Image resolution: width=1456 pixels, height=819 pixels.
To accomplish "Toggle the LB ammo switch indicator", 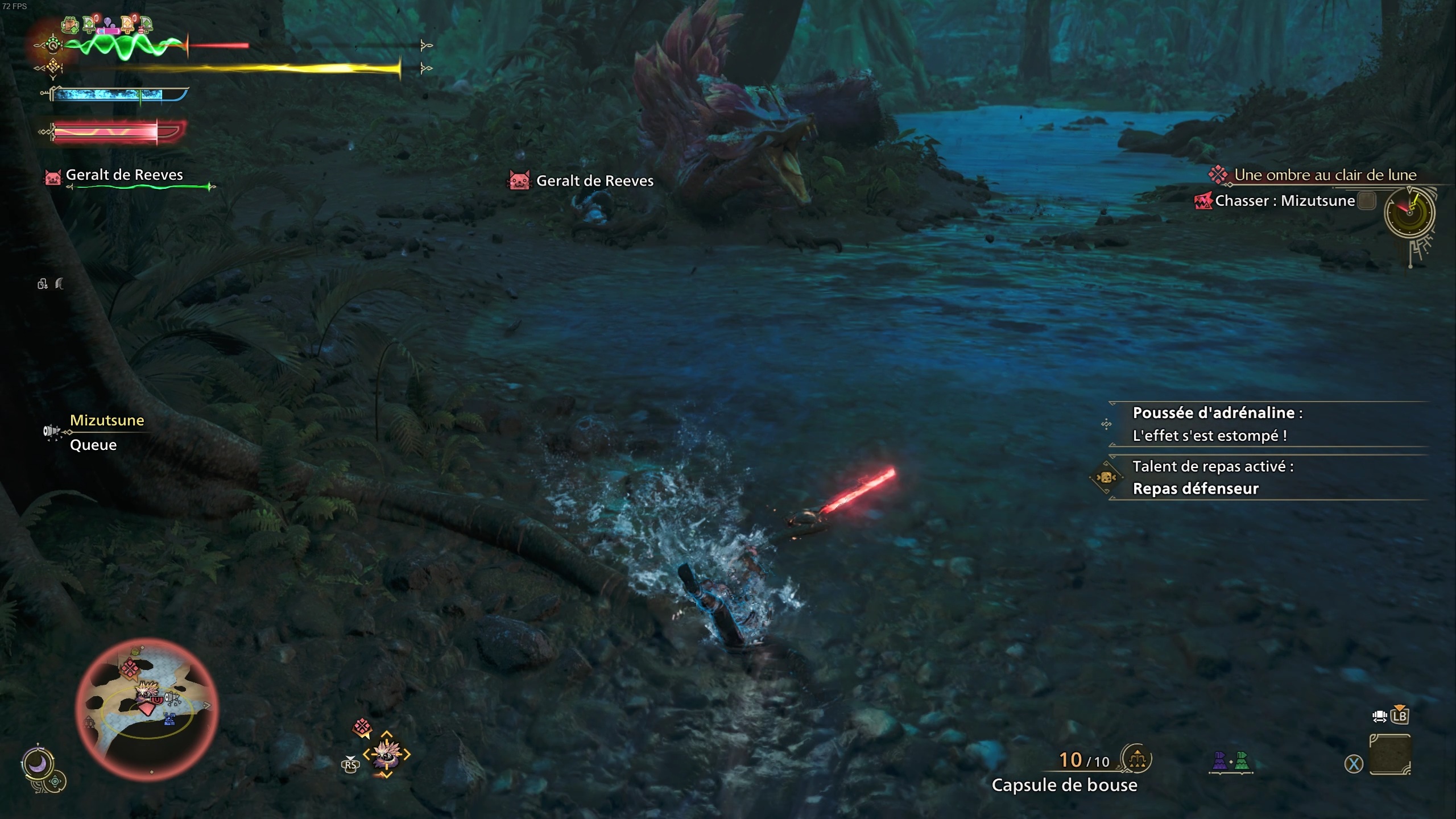I will tap(1400, 717).
